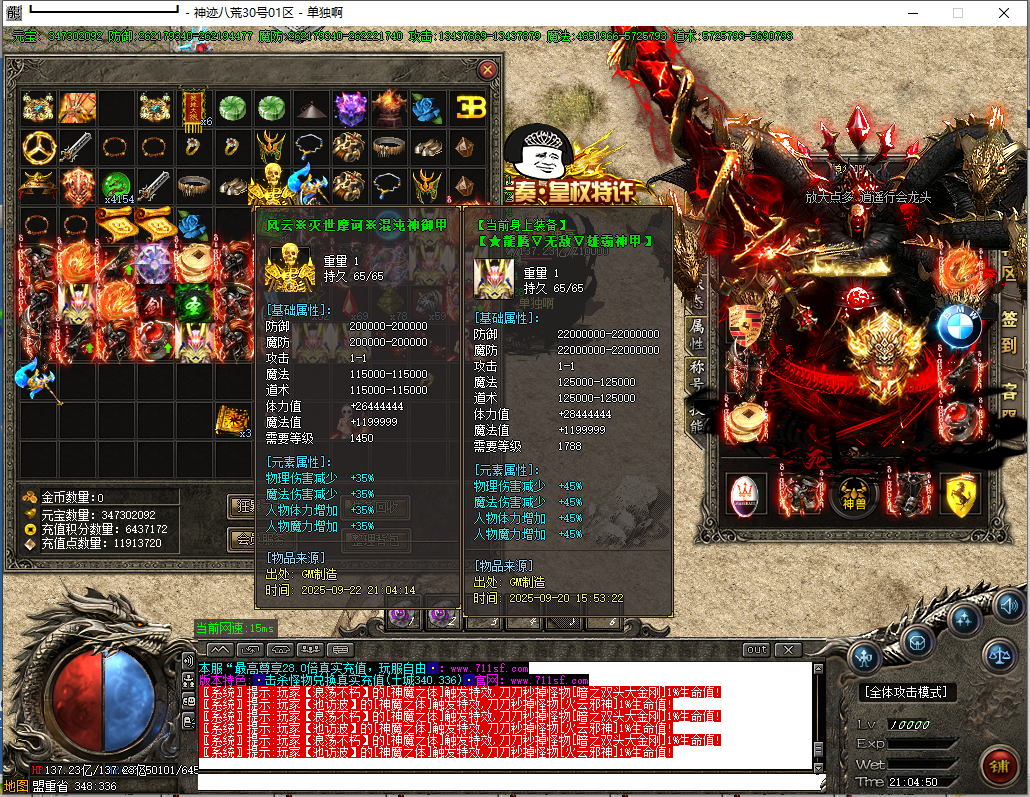Toggle the 全体攻击模式 attack mode label
The height and width of the screenshot is (797, 1030).
pyautogui.click(x=907, y=692)
